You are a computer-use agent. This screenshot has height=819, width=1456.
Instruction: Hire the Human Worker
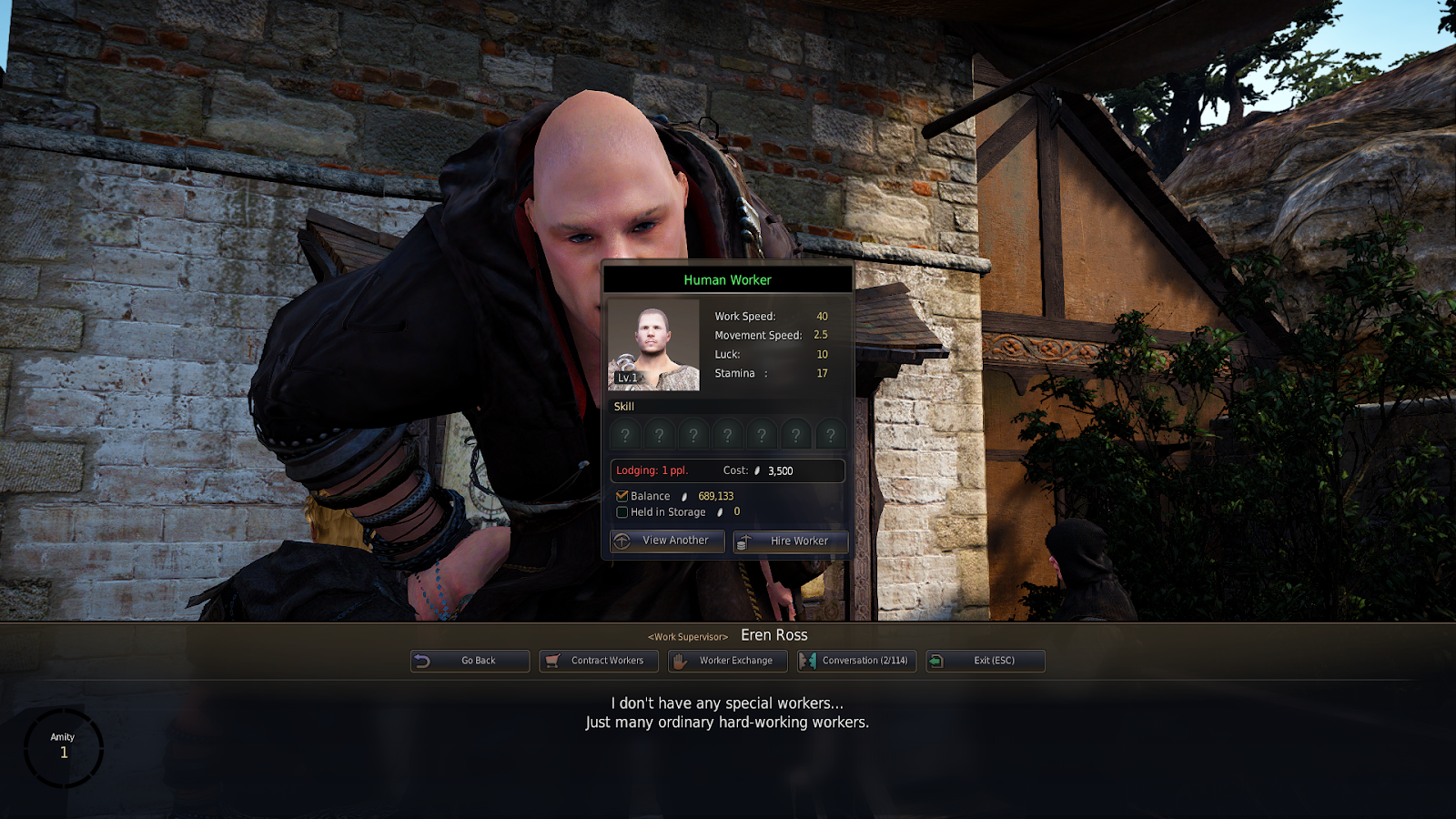pos(791,541)
